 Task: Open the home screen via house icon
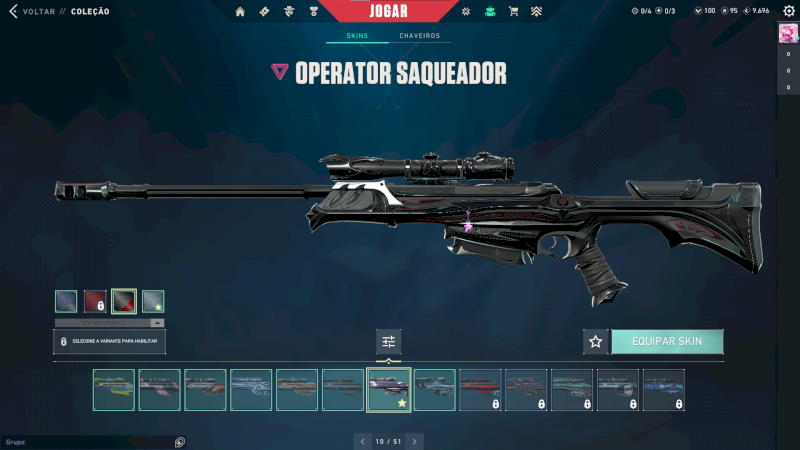coord(240,12)
